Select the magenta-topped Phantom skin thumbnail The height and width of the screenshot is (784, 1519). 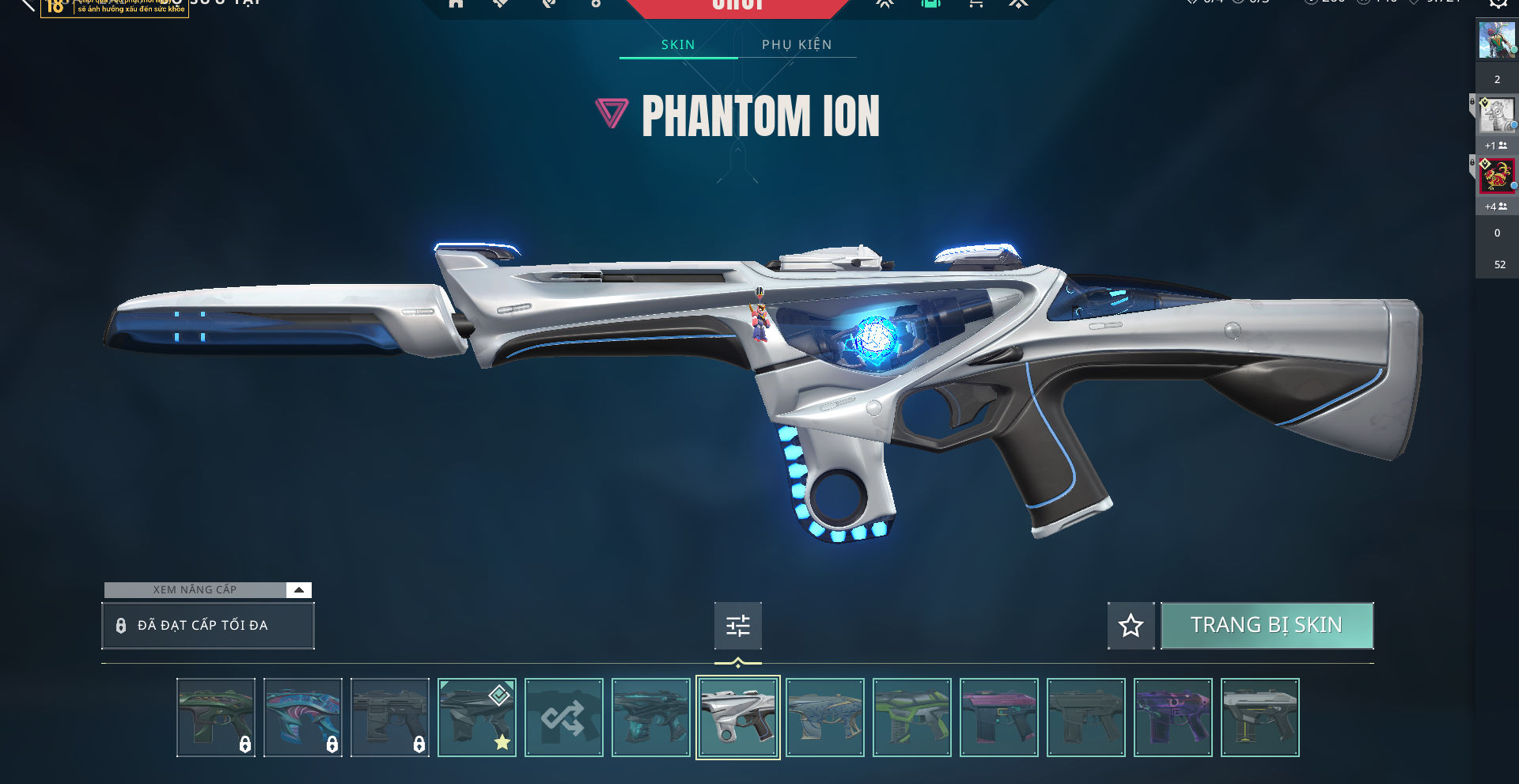(999, 718)
